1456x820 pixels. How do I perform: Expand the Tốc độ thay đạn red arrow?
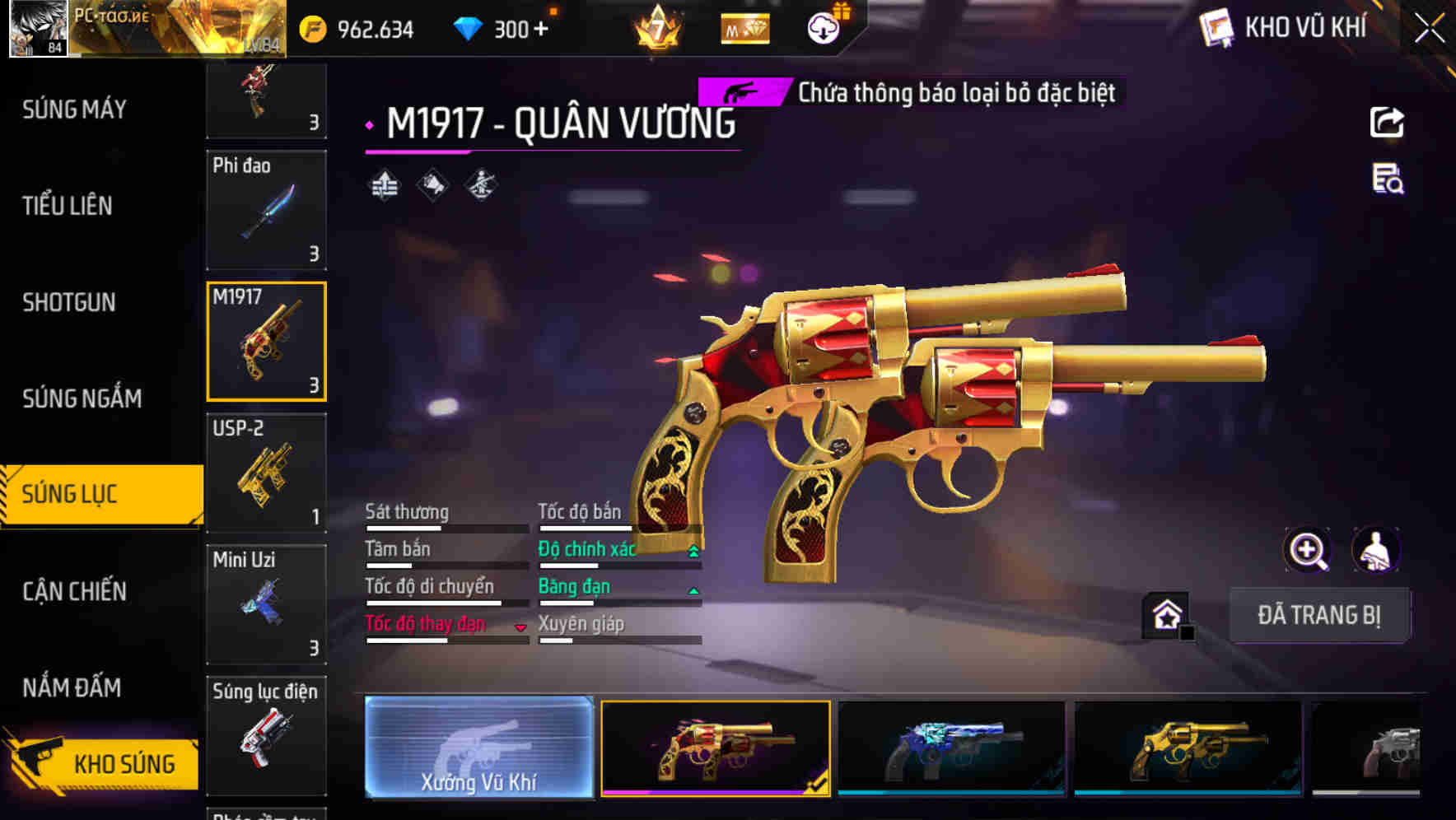[520, 627]
